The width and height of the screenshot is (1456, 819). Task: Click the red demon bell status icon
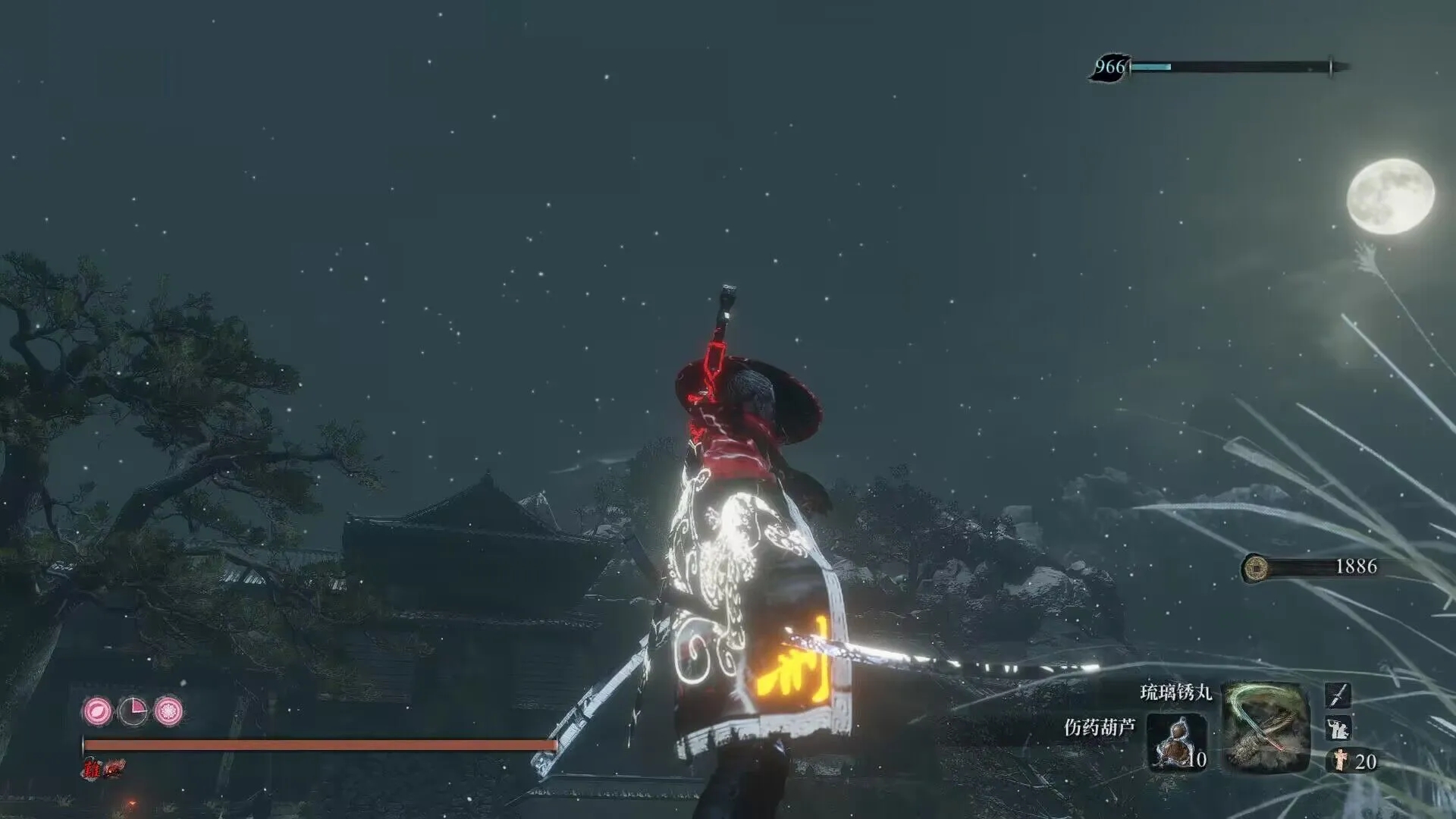pos(115,769)
